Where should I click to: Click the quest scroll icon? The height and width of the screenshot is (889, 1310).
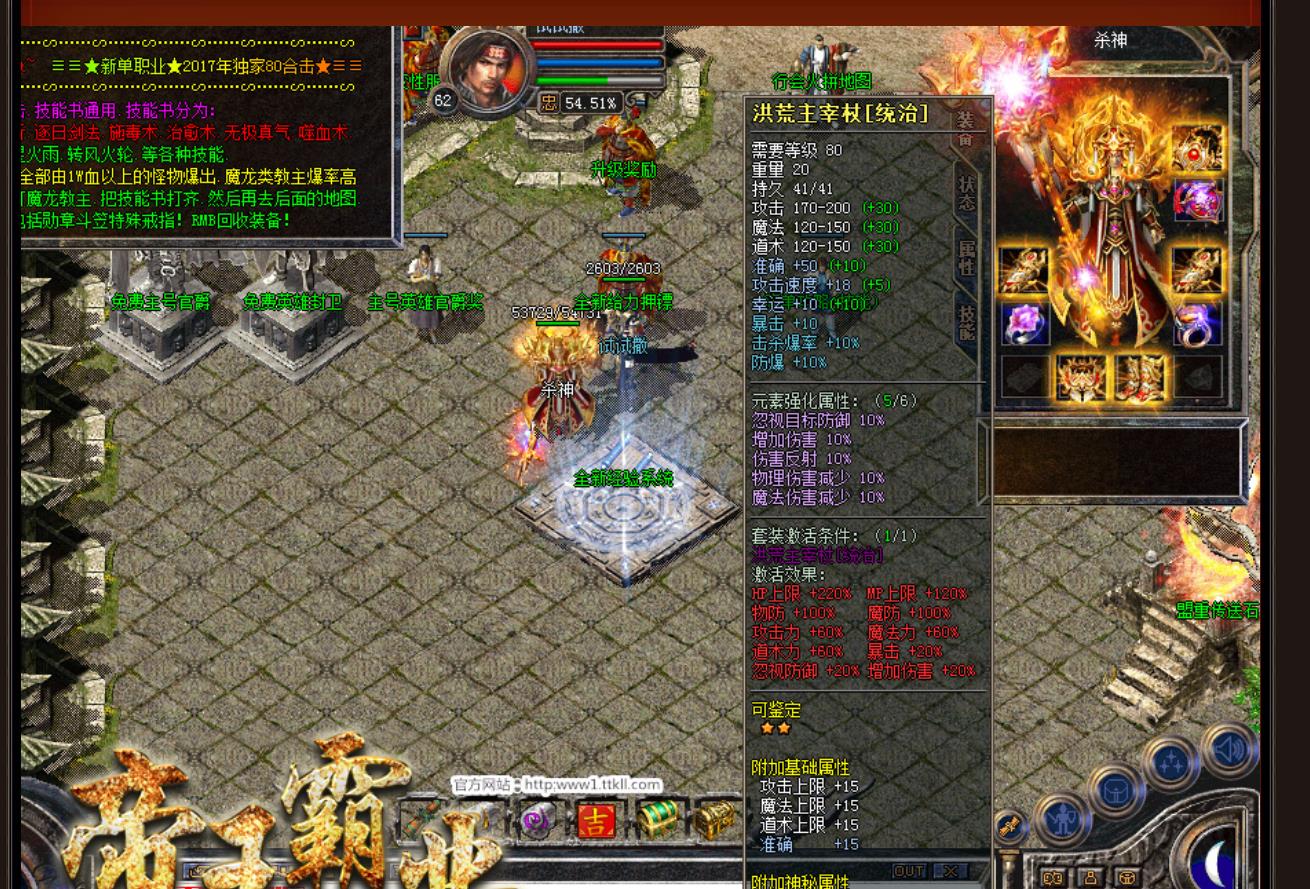[x=1011, y=825]
